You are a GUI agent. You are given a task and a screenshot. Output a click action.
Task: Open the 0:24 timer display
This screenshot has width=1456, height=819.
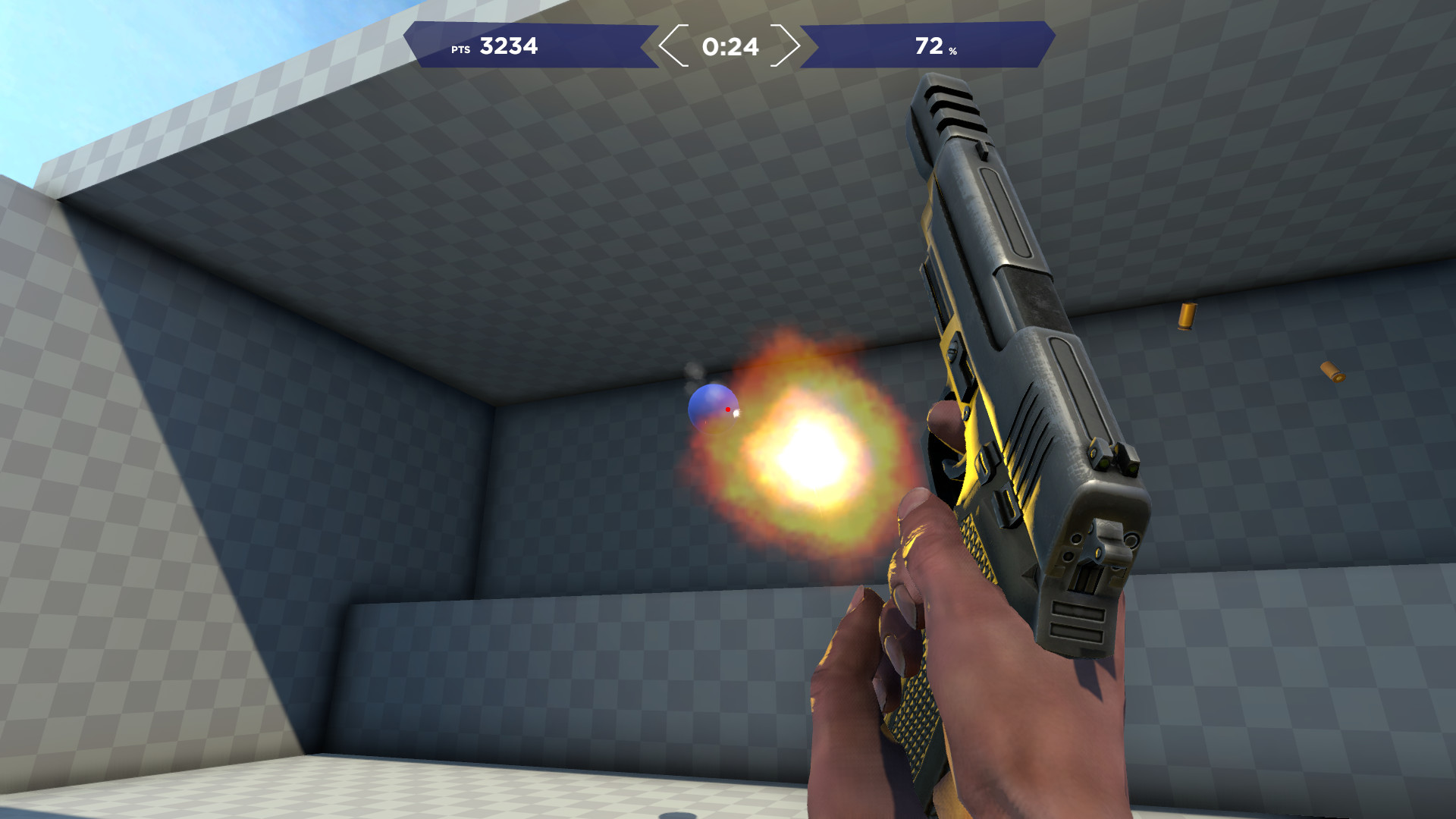[x=730, y=47]
